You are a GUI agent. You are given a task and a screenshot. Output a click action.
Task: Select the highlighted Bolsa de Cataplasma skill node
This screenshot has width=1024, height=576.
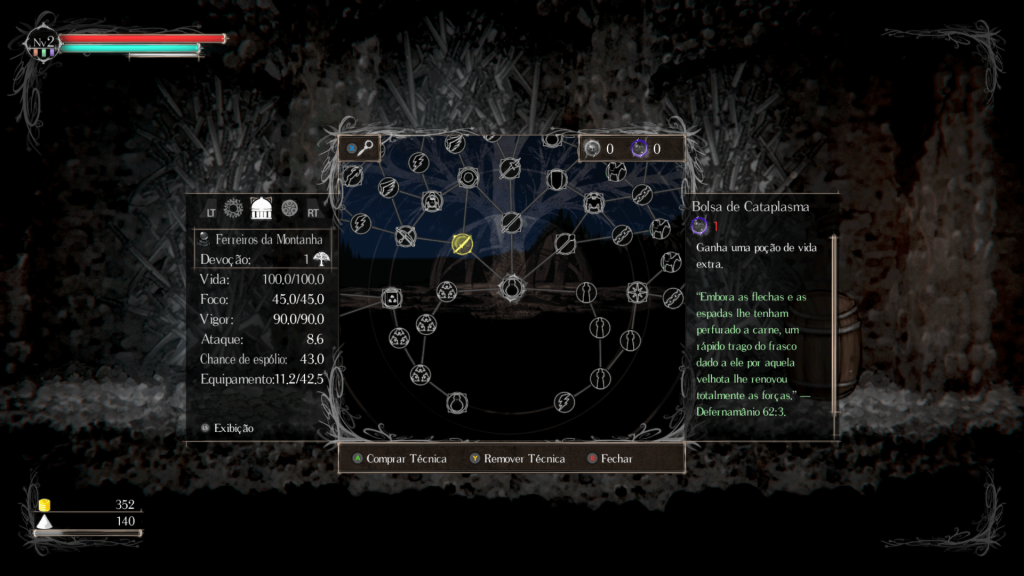[x=462, y=243]
